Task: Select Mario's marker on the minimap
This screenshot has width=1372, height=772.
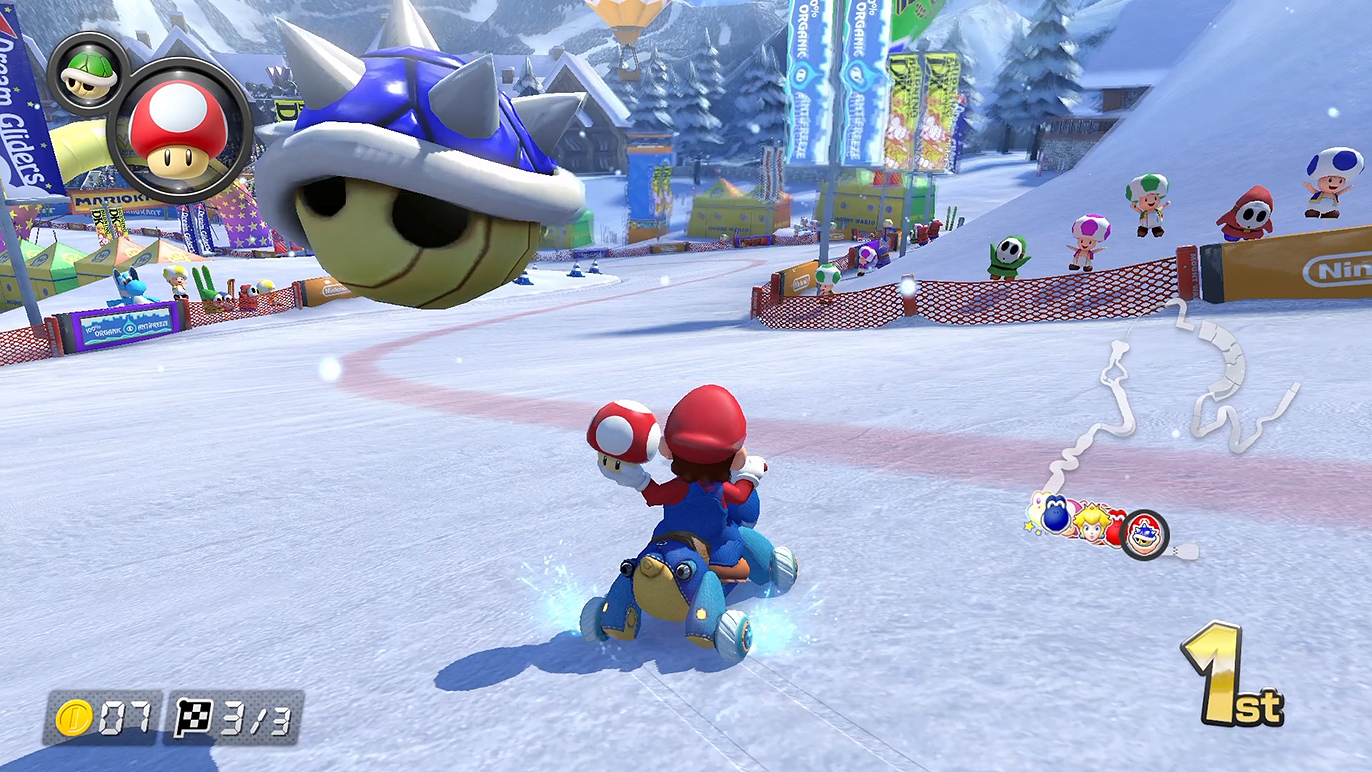Action: (x=1143, y=534)
